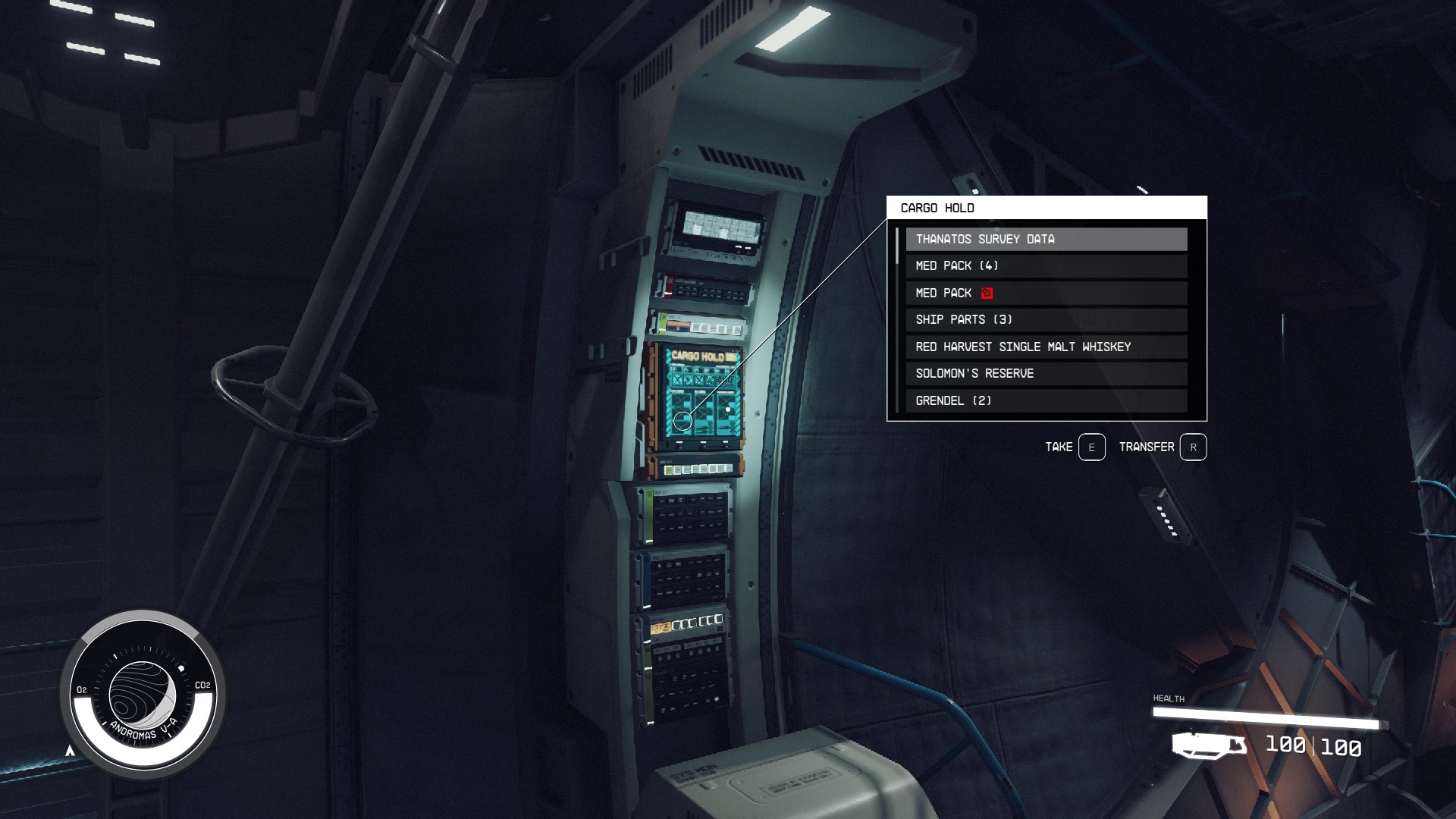Click the Cargo Hold terminal screen on the wall
The image size is (1456, 819).
point(701,394)
